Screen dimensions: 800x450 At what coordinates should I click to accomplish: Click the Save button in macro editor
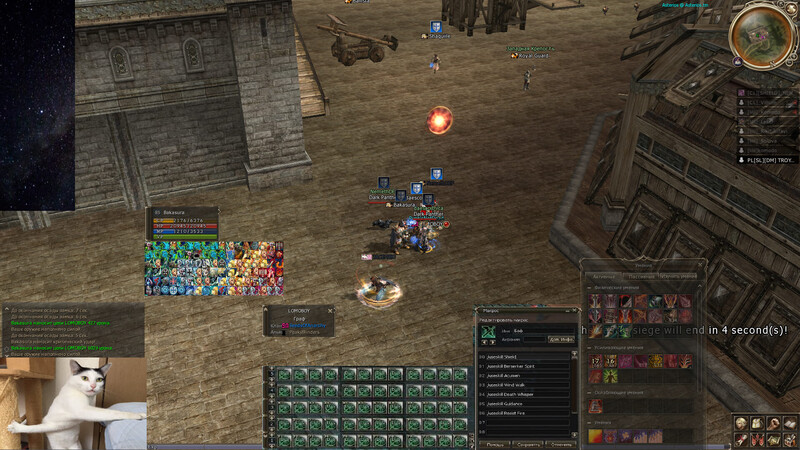[x=527, y=444]
